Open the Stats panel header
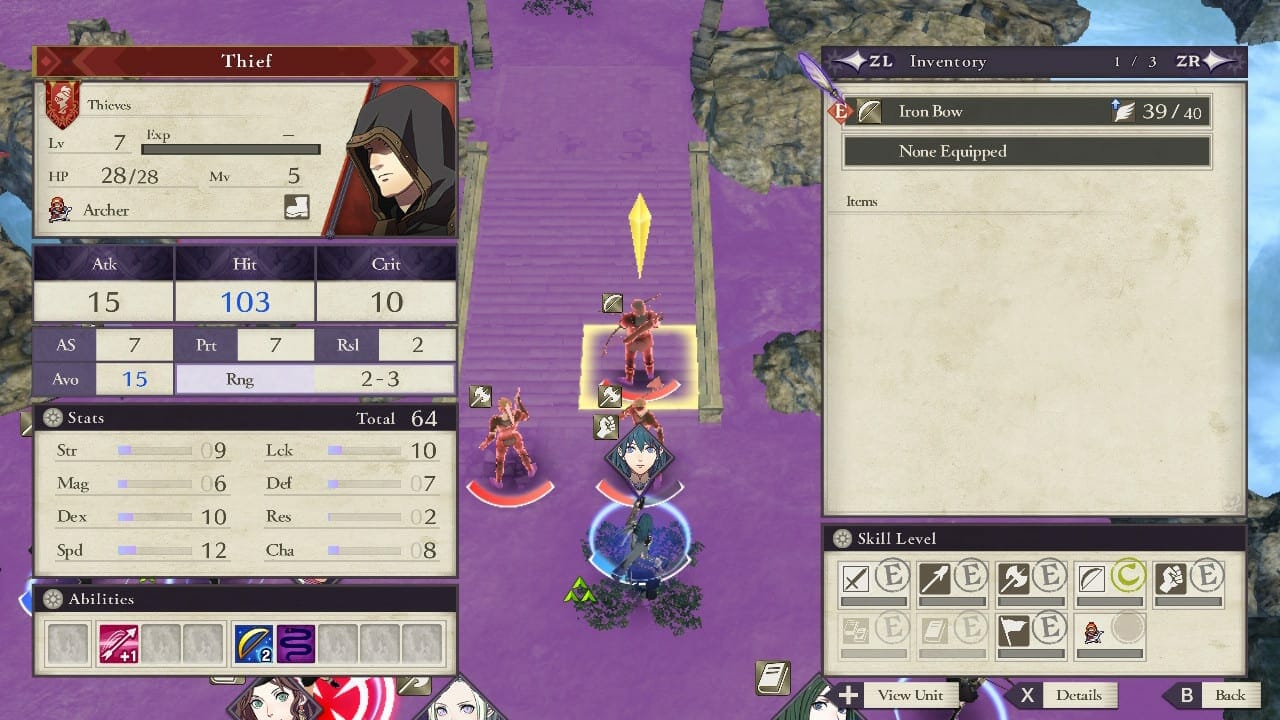 pyautogui.click(x=245, y=418)
